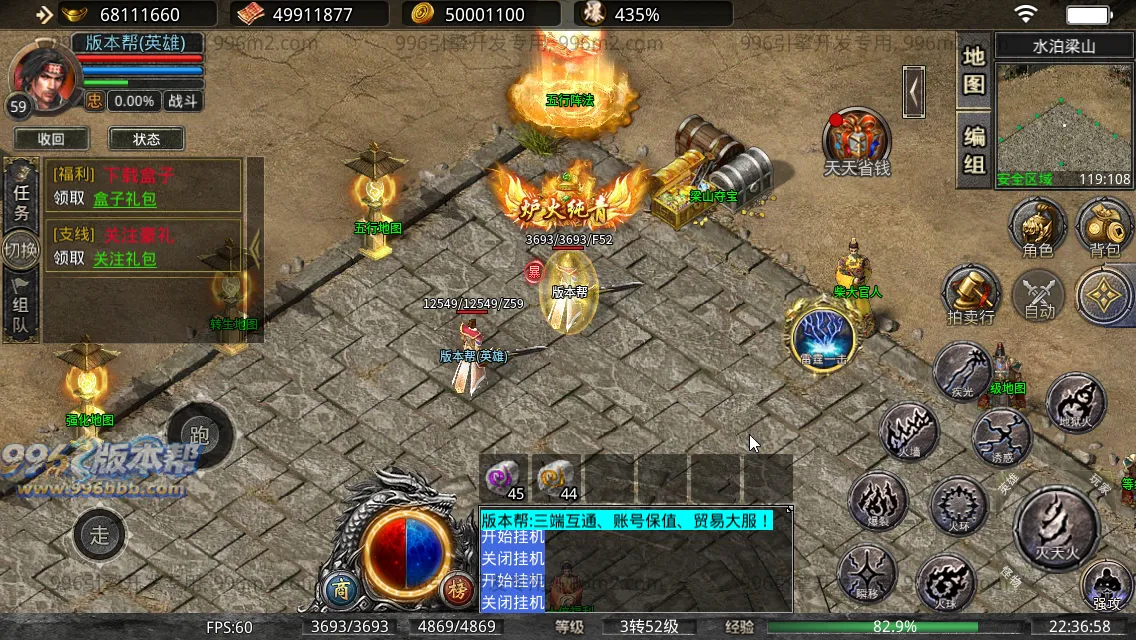1136x640 pixels.
Task: Toggle 自动 auto-battle mode
Action: [x=1039, y=297]
